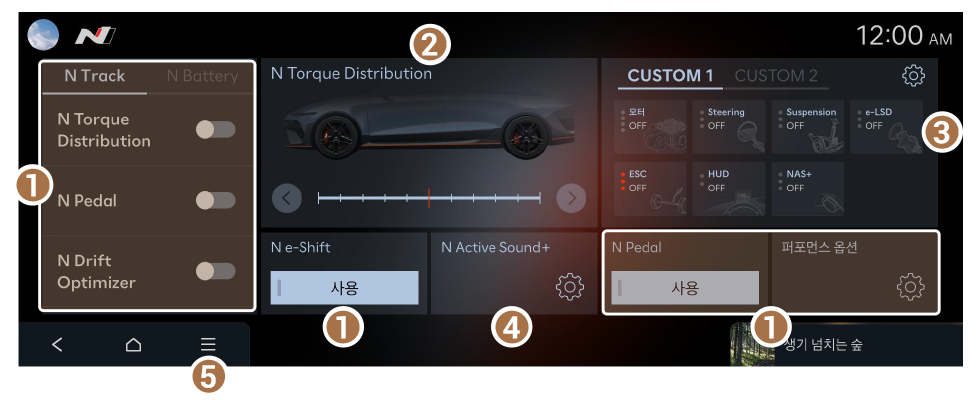Click the left arrow of torque distribution
Image resolution: width=975 pixels, height=413 pixels.
pyautogui.click(x=286, y=198)
